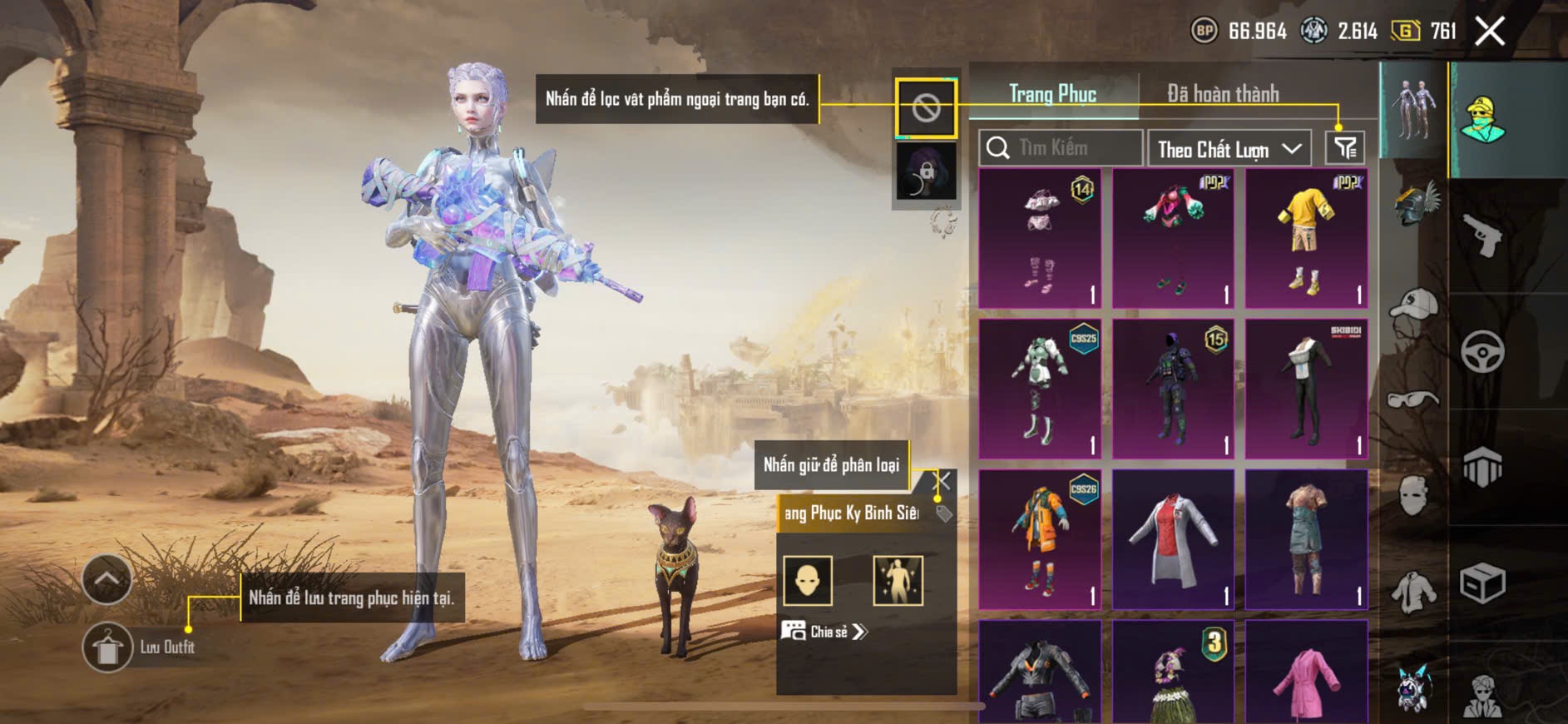This screenshot has height=724, width=1568.
Task: Close the outfit detail popup
Action: tap(942, 480)
